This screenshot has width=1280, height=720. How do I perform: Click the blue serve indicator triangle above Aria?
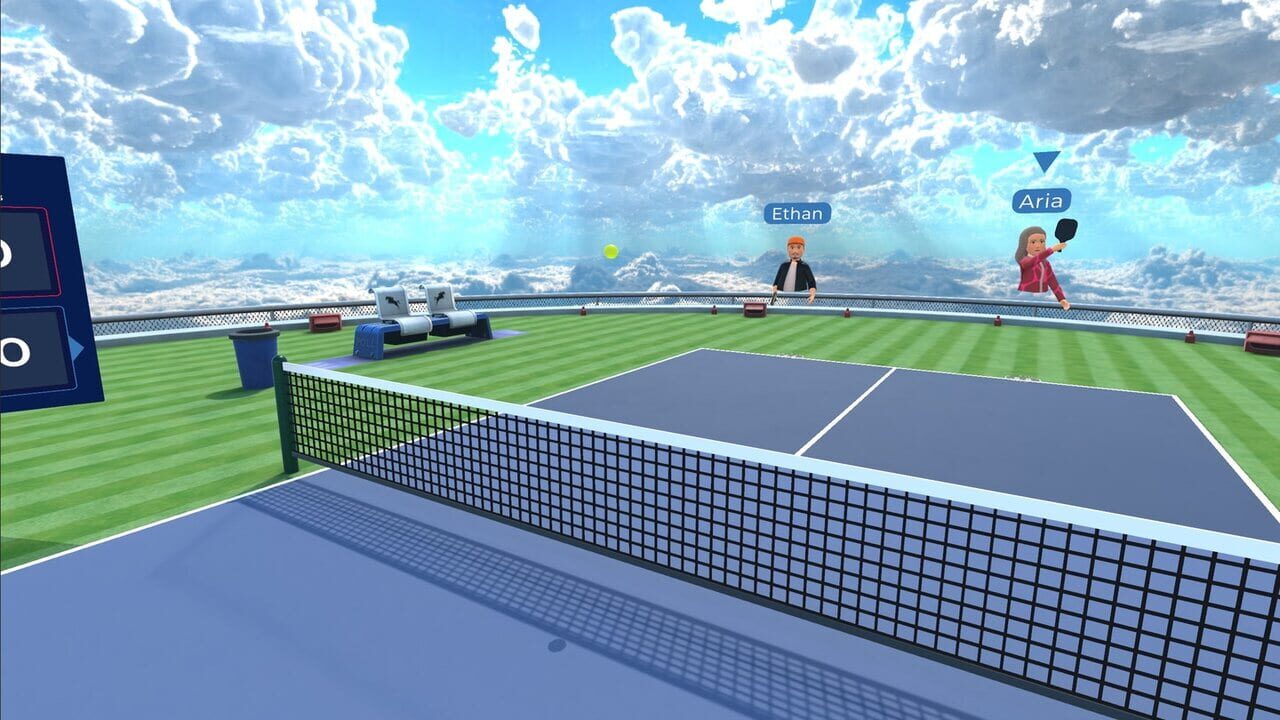click(1046, 163)
